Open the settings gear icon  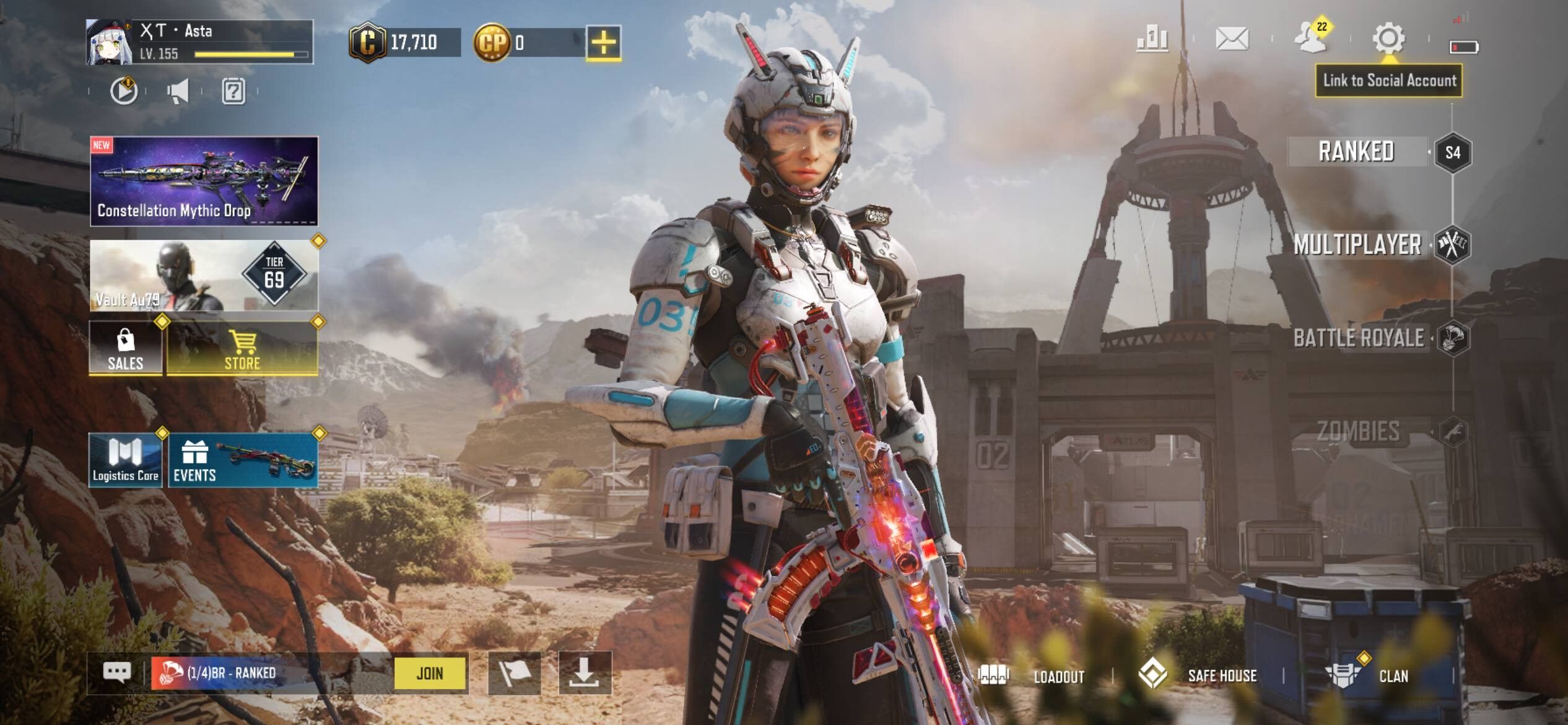(x=1388, y=38)
